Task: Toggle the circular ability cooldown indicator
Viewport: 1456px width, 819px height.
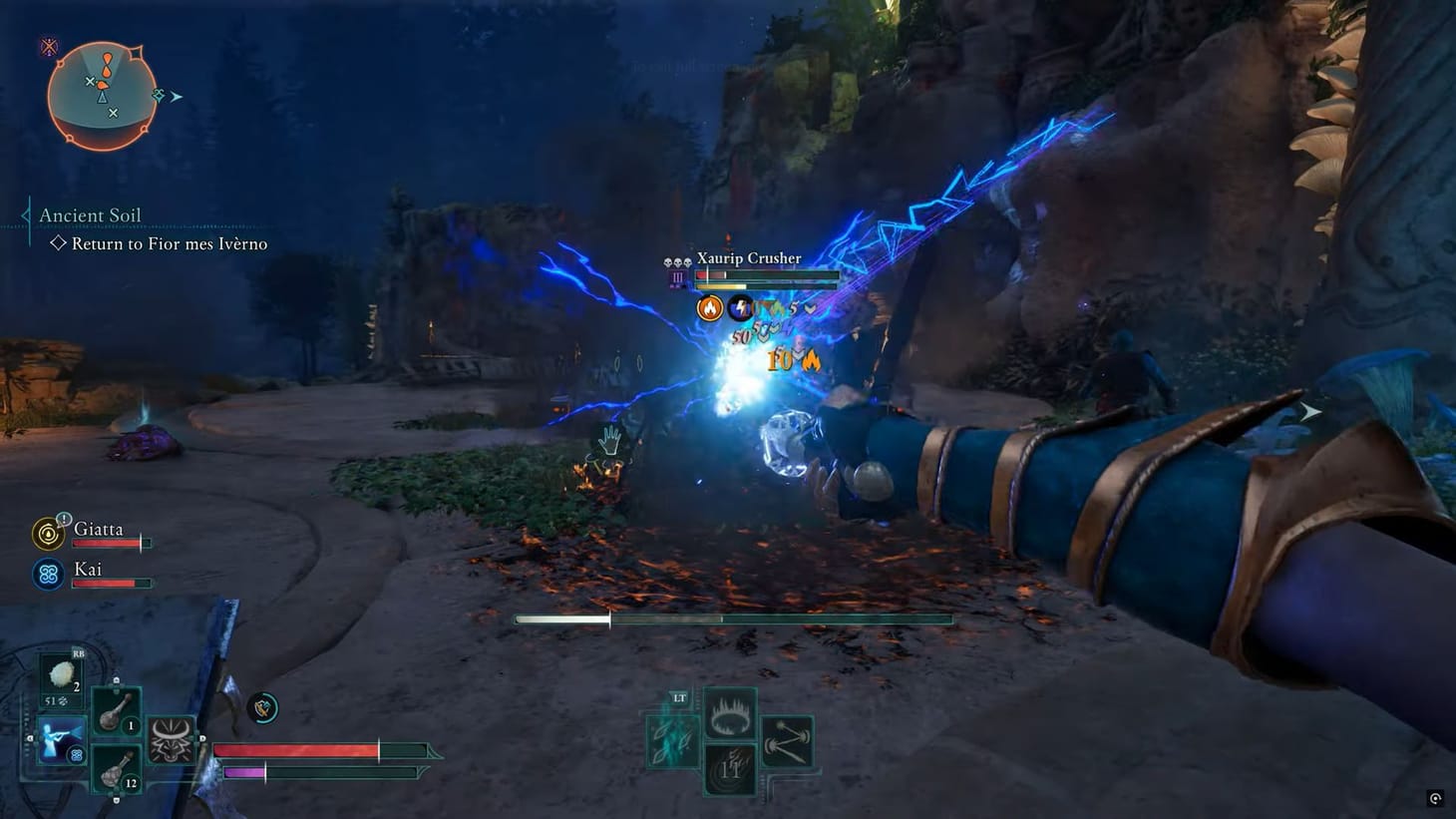Action: [261, 708]
